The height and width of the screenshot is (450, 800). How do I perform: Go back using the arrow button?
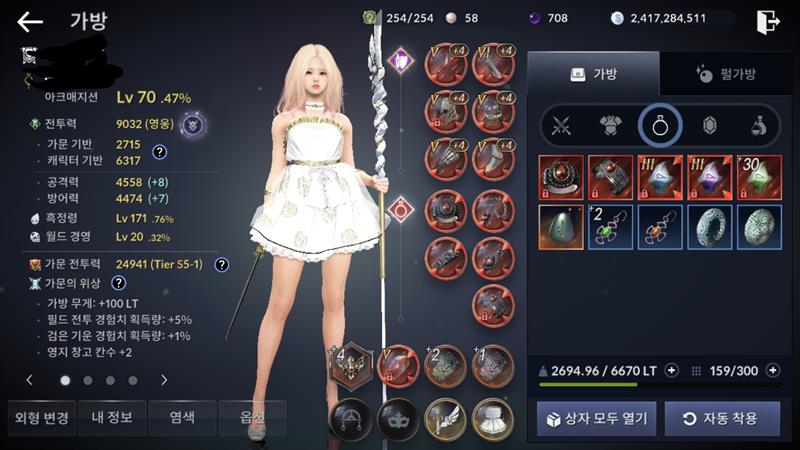tap(30, 21)
